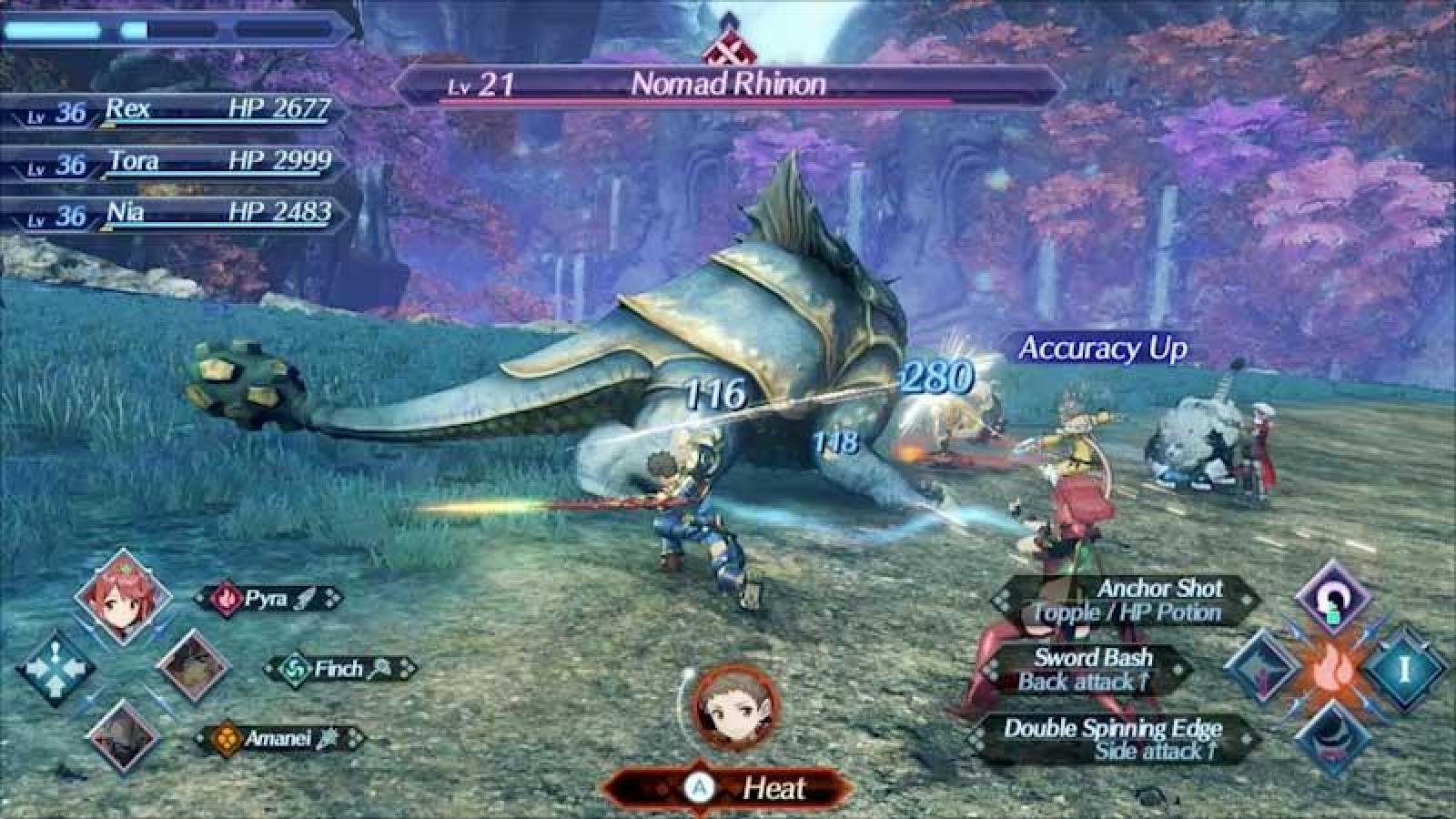Trigger the Double Spinning Edge art diamond icon
Viewport: 1456px width, 819px height.
(x=1332, y=739)
